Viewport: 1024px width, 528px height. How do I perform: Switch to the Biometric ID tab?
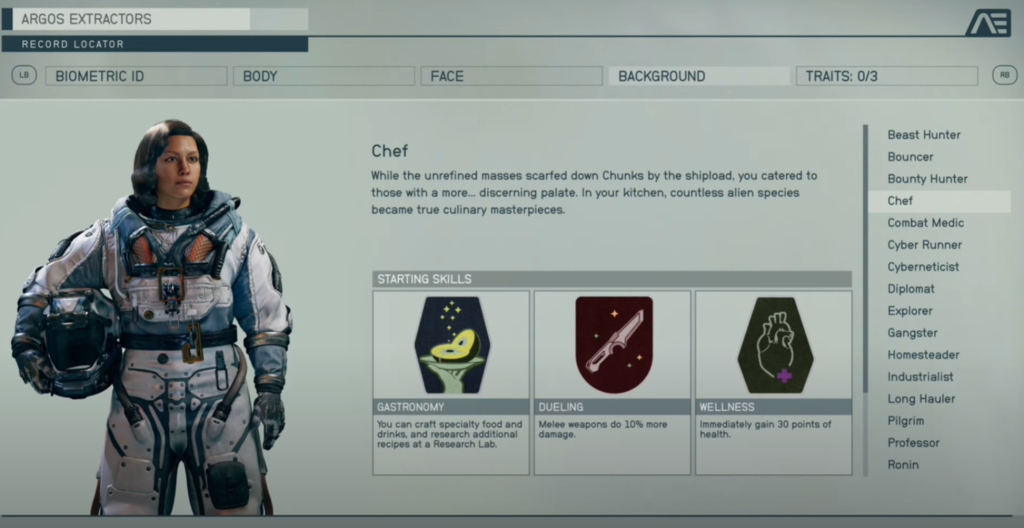tap(136, 76)
